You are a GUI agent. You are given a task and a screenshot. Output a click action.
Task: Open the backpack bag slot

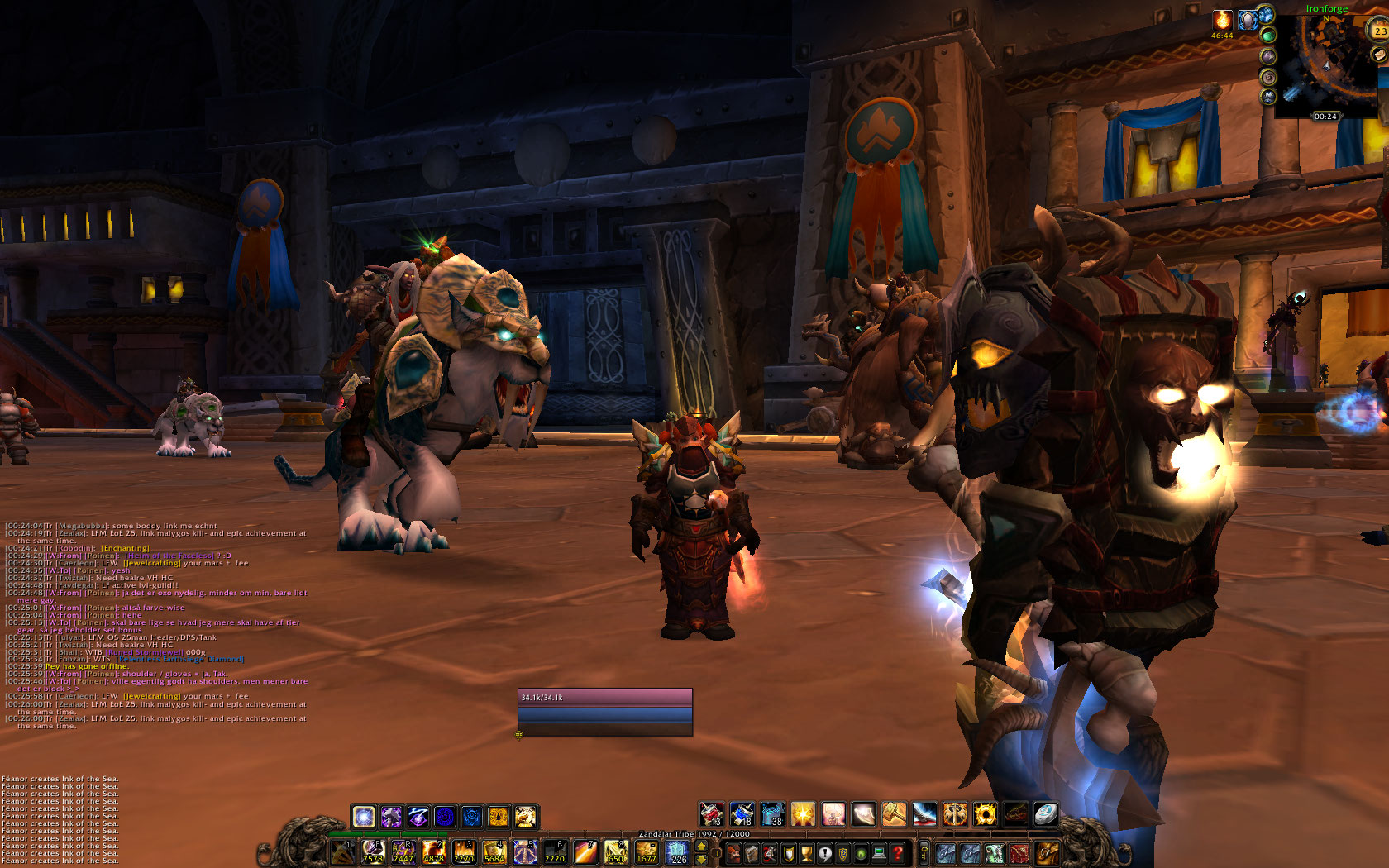coord(1046,852)
